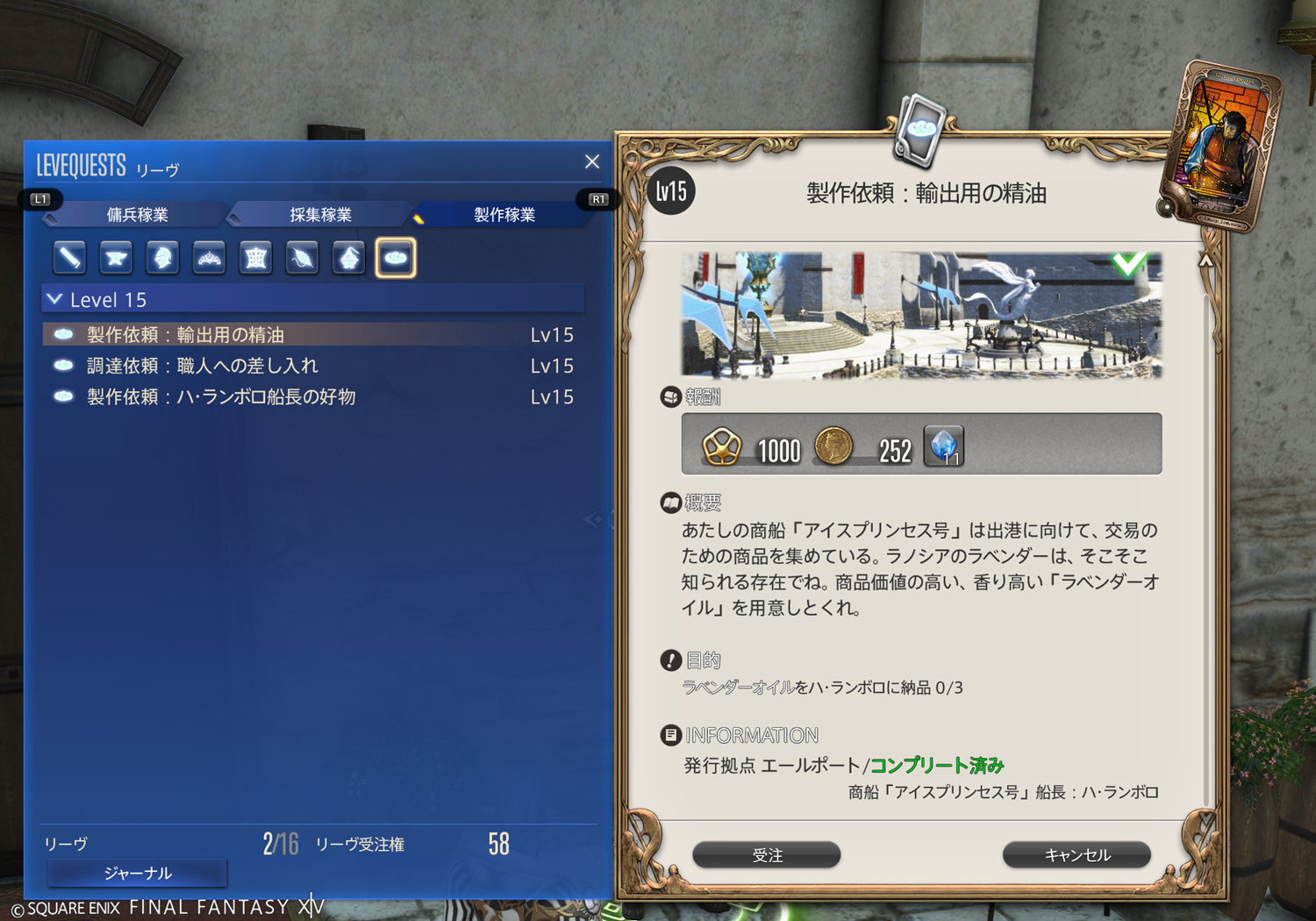The width and height of the screenshot is (1316, 921).
Task: Pick the Leatherworker hide icon
Action: pos(255,258)
